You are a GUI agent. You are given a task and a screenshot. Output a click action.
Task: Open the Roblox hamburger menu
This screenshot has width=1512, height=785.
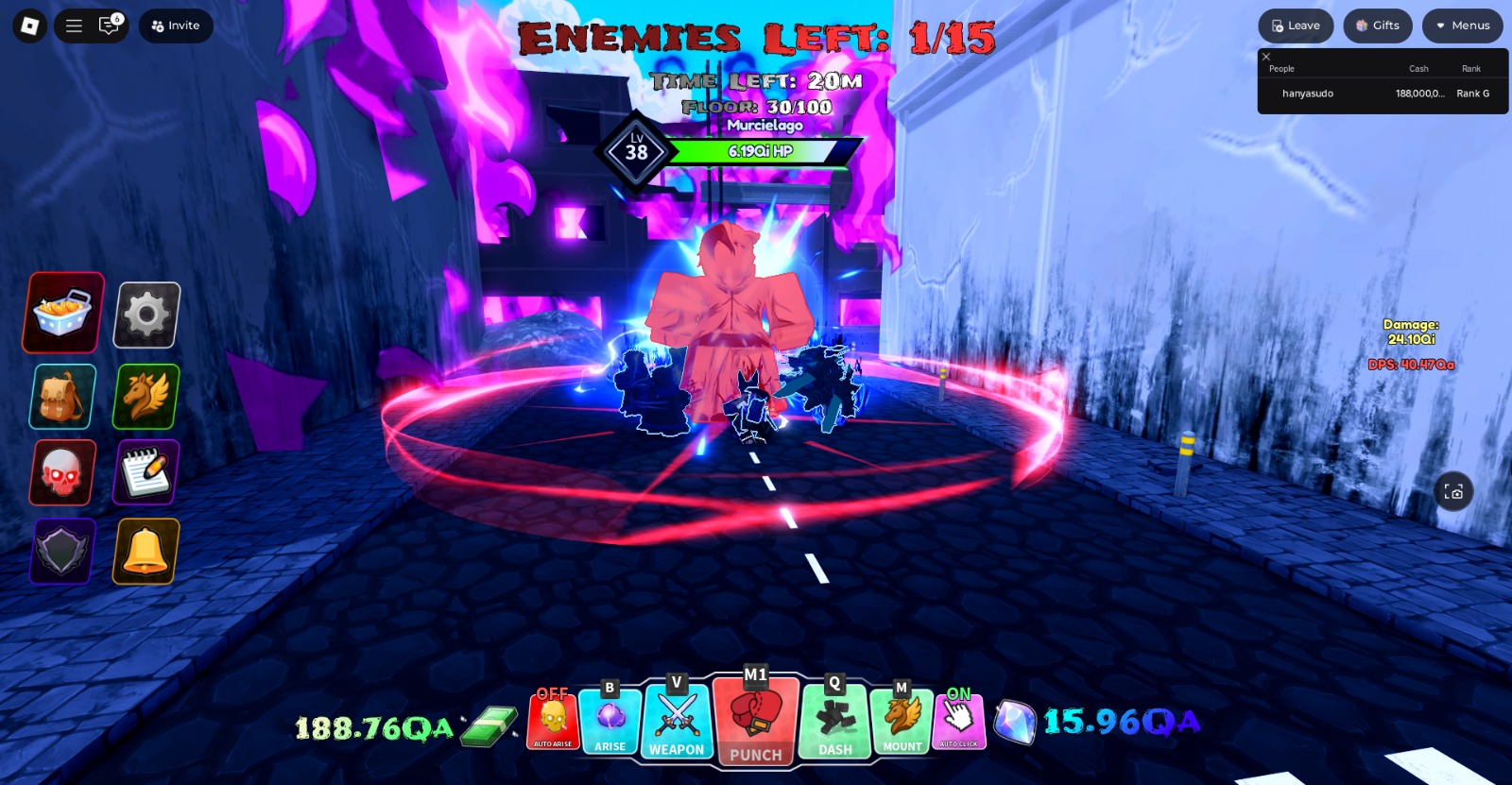click(x=74, y=26)
